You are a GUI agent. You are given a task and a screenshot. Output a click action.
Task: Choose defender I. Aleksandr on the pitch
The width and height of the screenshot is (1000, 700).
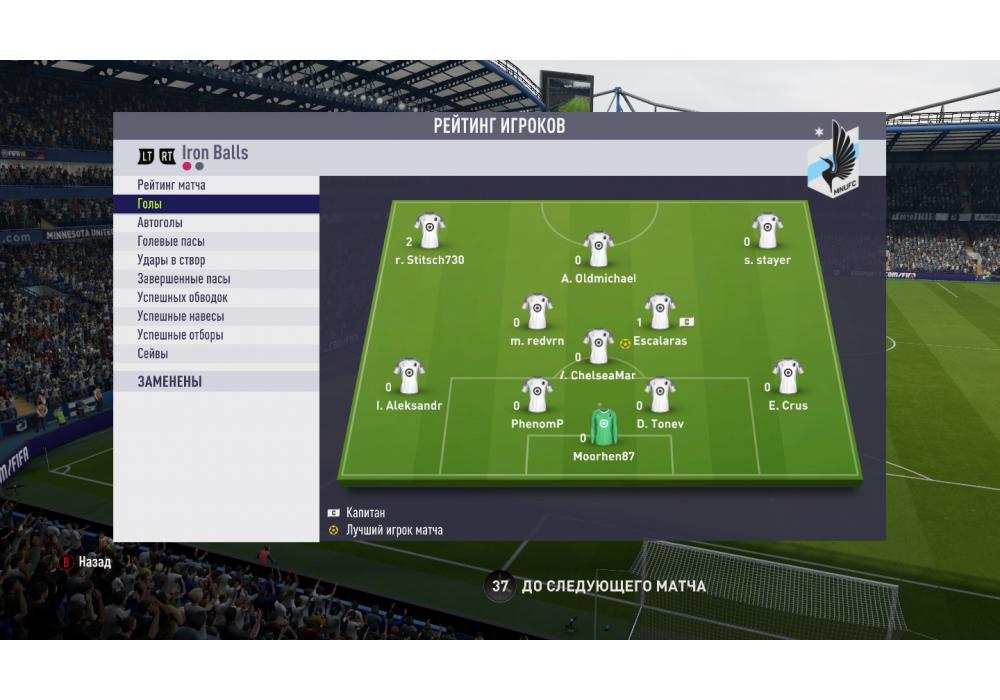409,377
